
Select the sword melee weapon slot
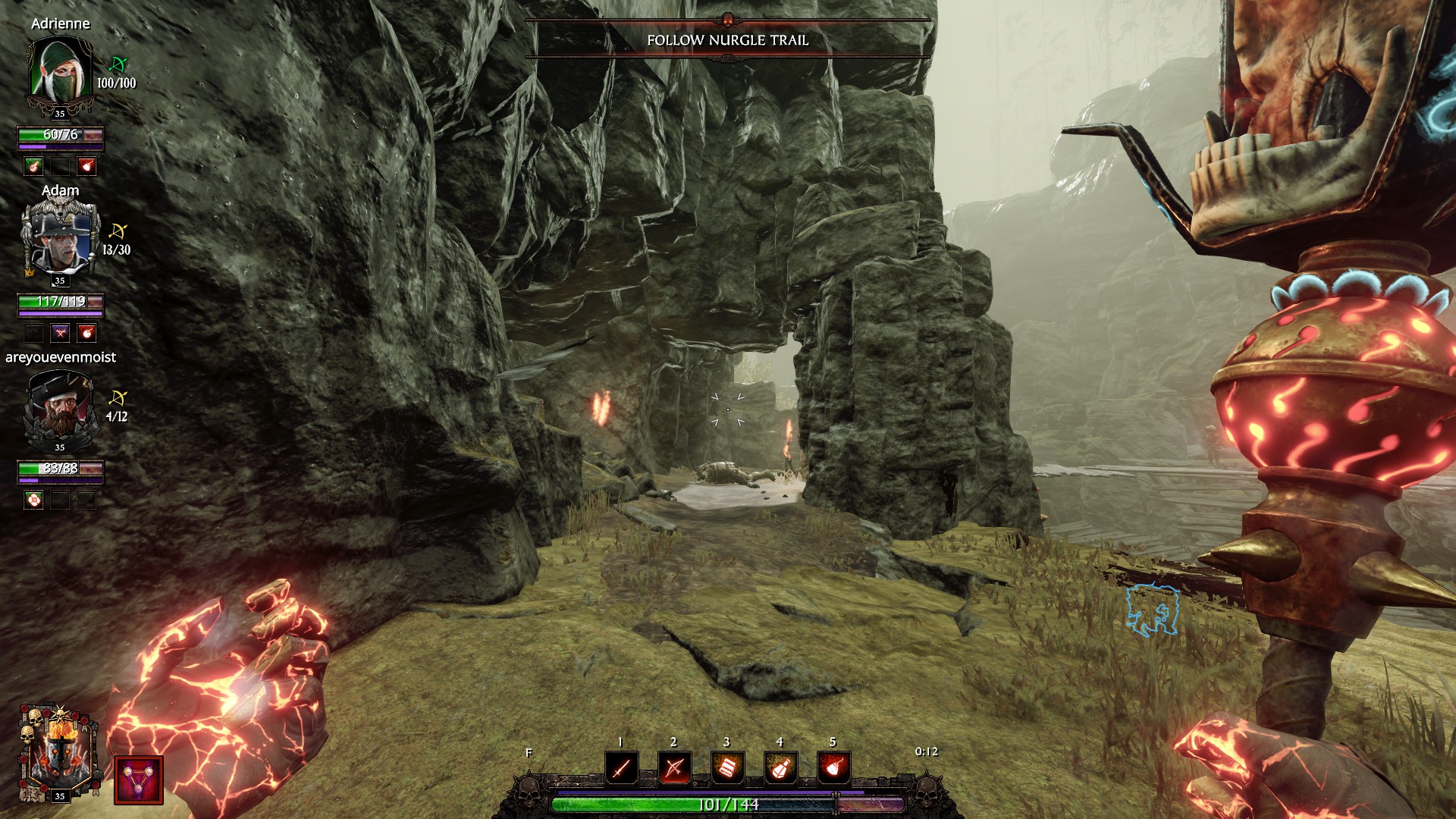point(621,768)
